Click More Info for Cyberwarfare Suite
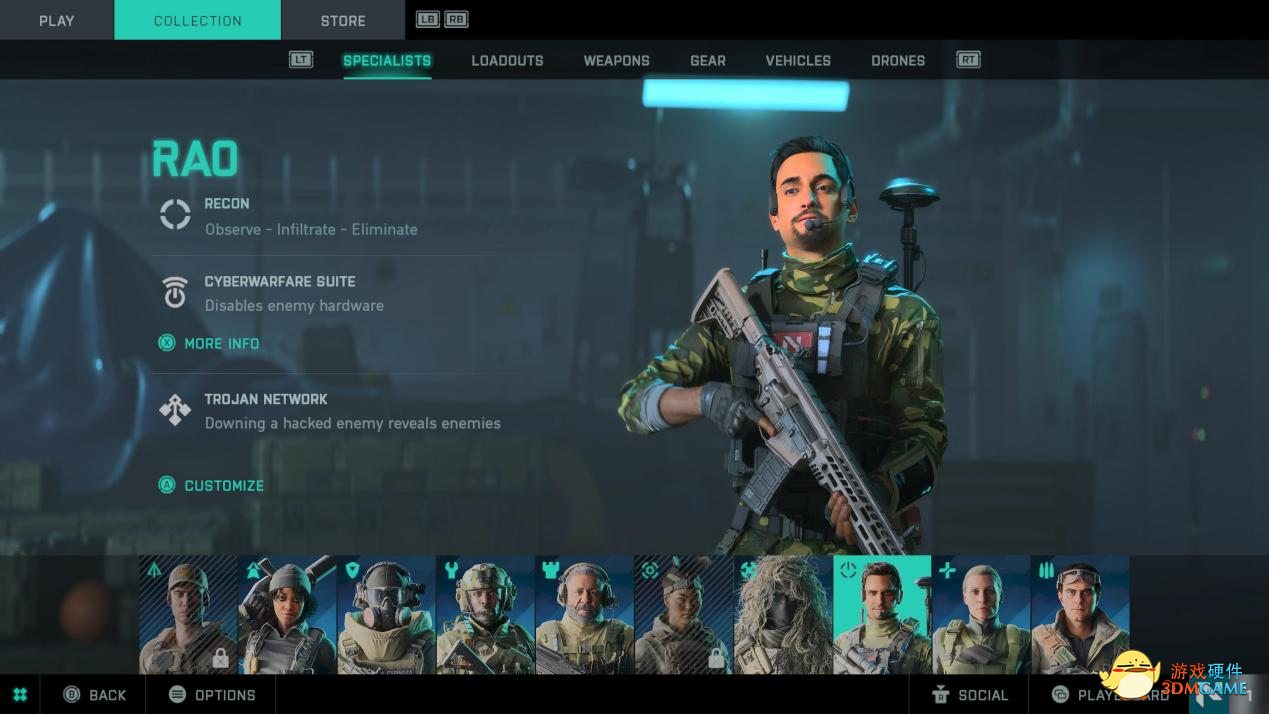This screenshot has height=714, width=1269. click(221, 344)
